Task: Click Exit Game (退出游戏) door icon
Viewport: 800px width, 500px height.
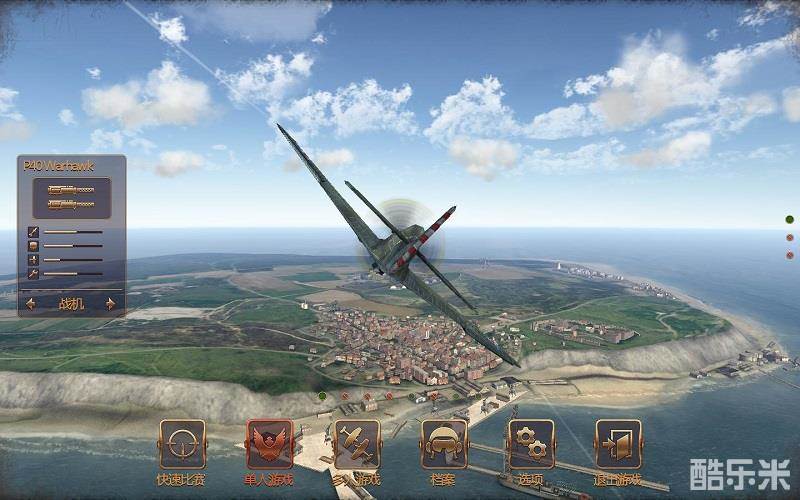Action: pyautogui.click(x=618, y=444)
